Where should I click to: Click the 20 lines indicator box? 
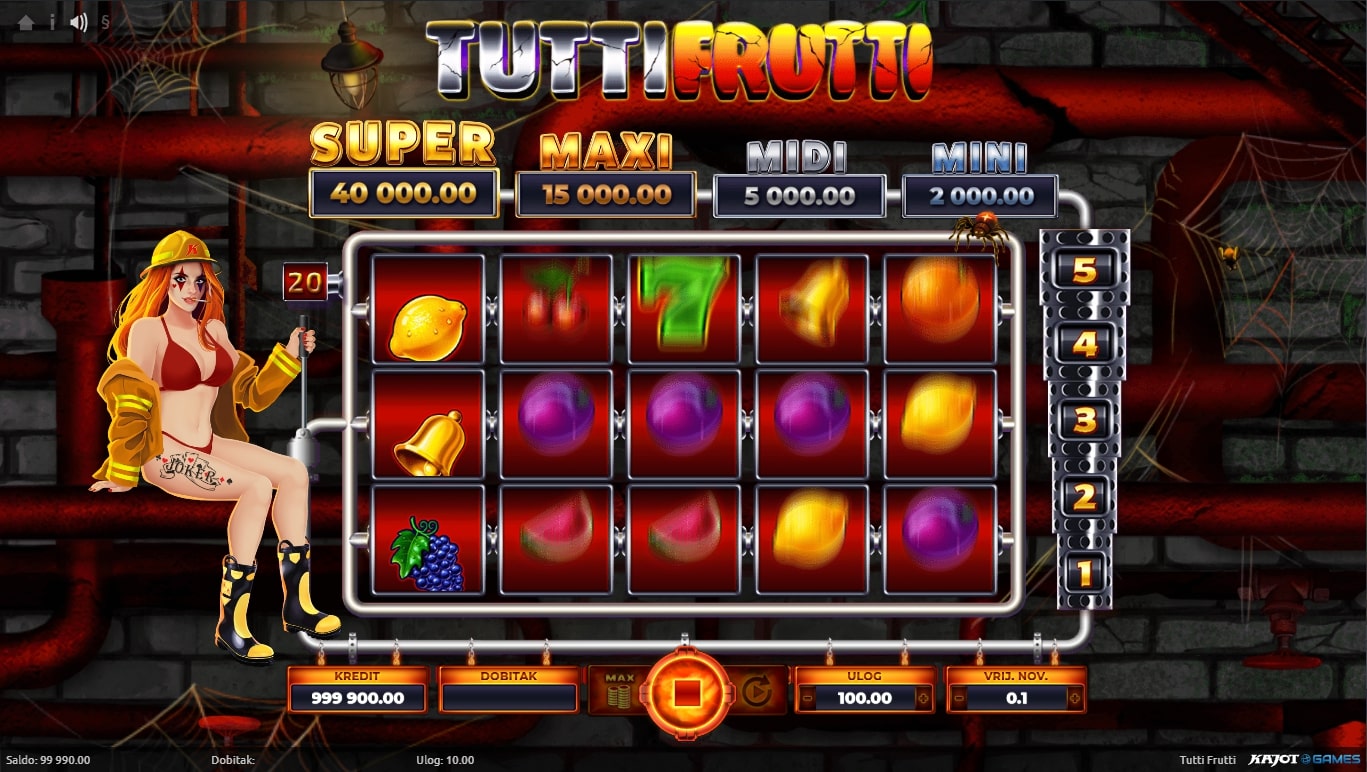pos(305,284)
